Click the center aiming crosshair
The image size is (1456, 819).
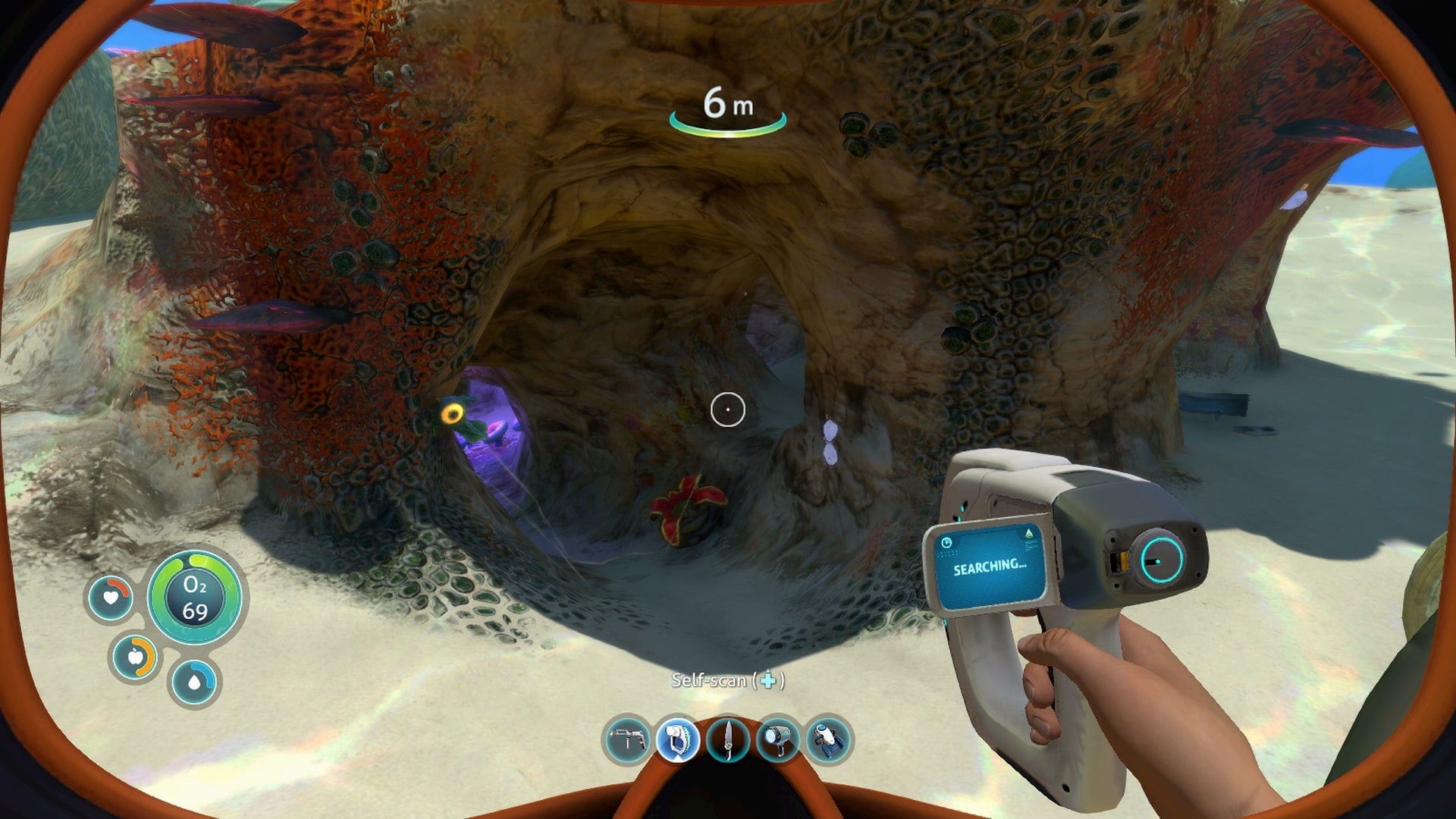728,409
